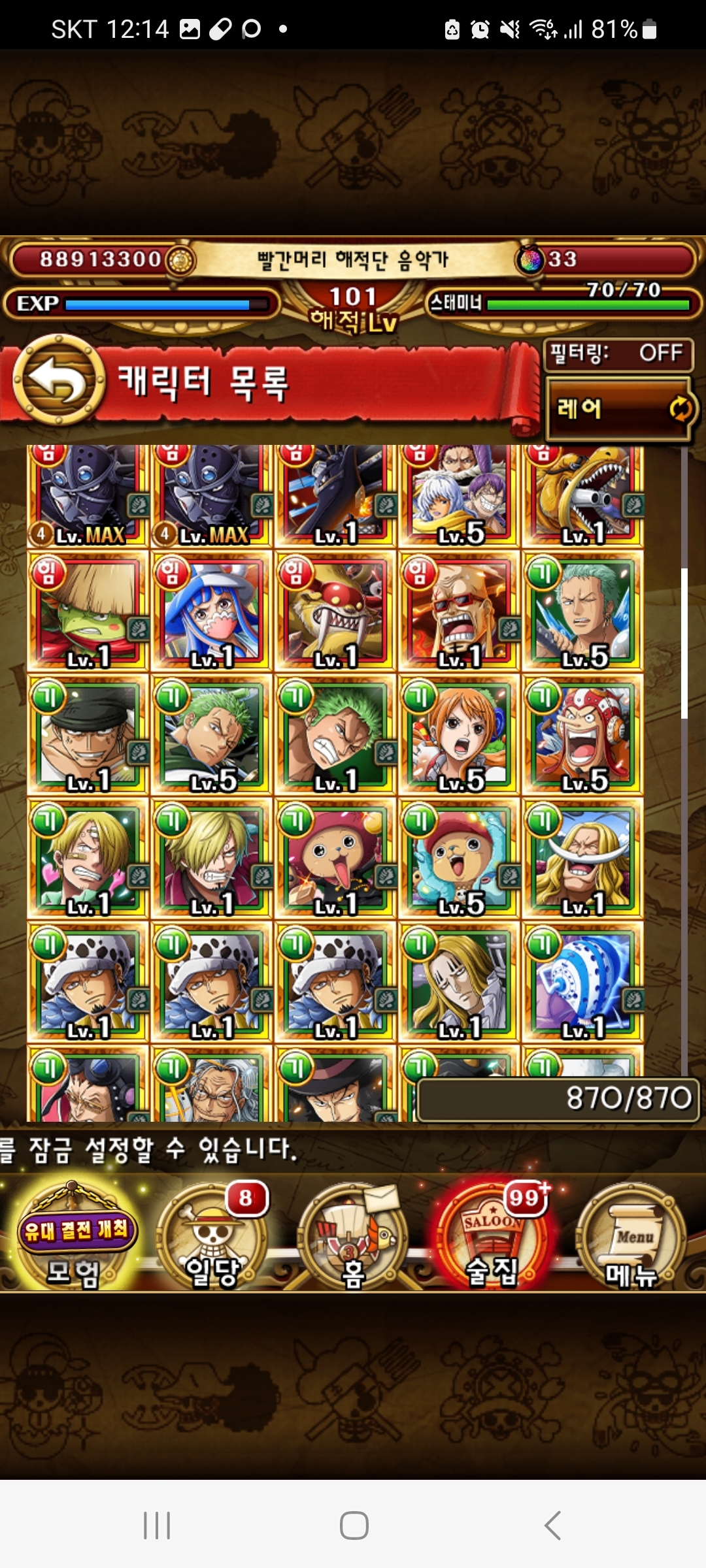Open the 술집 saloon
The height and width of the screenshot is (1568, 706).
[x=492, y=1238]
